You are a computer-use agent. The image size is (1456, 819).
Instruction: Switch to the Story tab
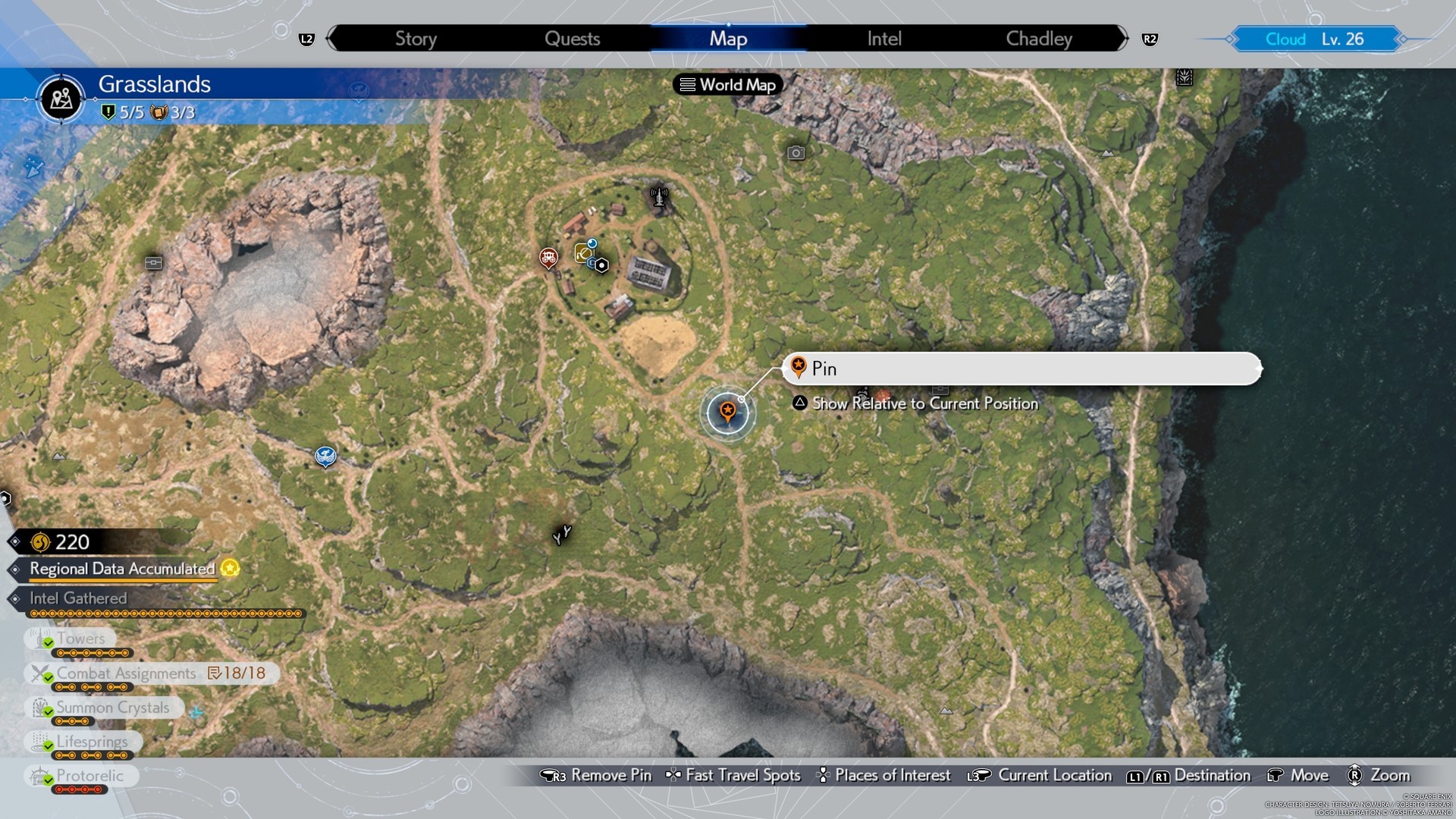pyautogui.click(x=416, y=39)
